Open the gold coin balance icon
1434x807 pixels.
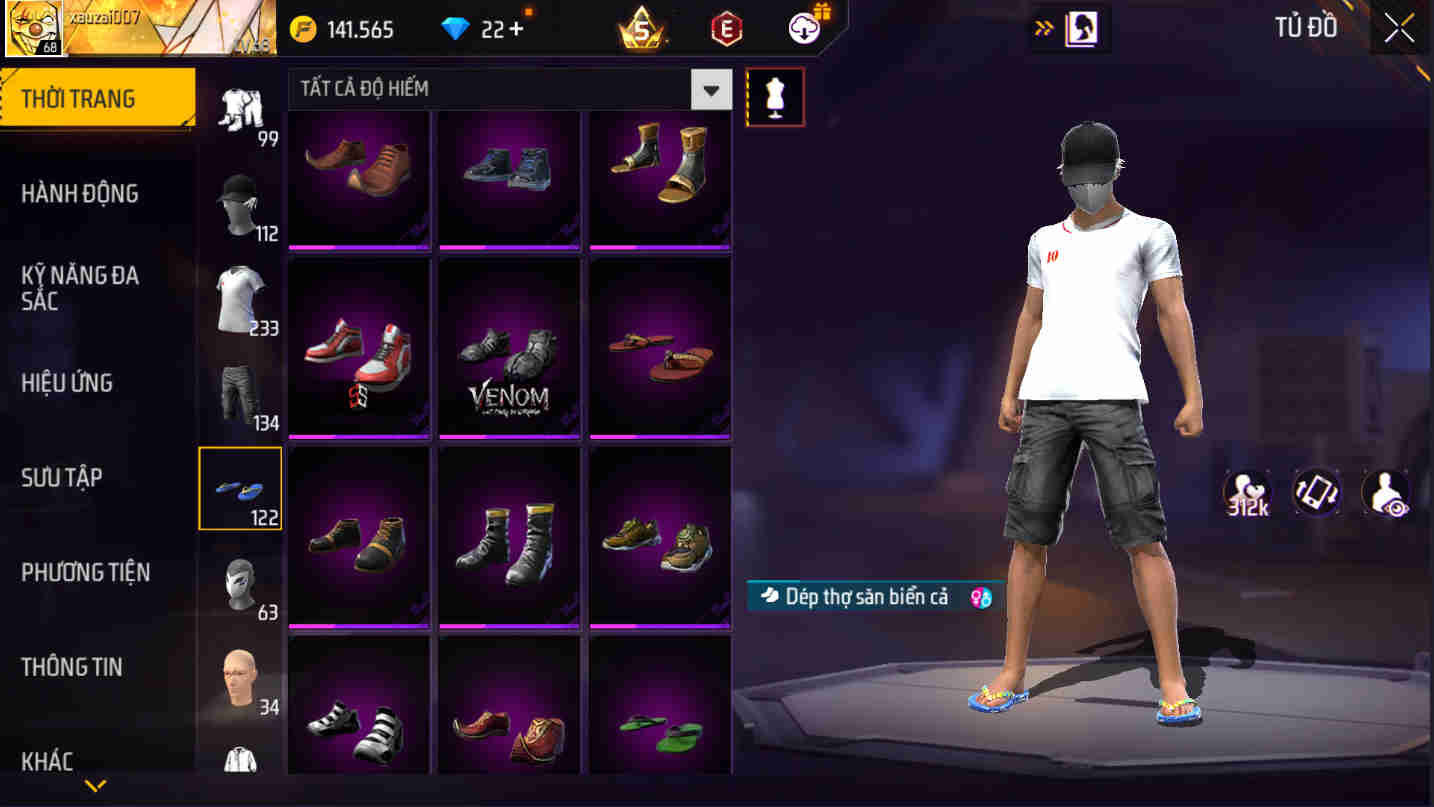click(x=312, y=28)
